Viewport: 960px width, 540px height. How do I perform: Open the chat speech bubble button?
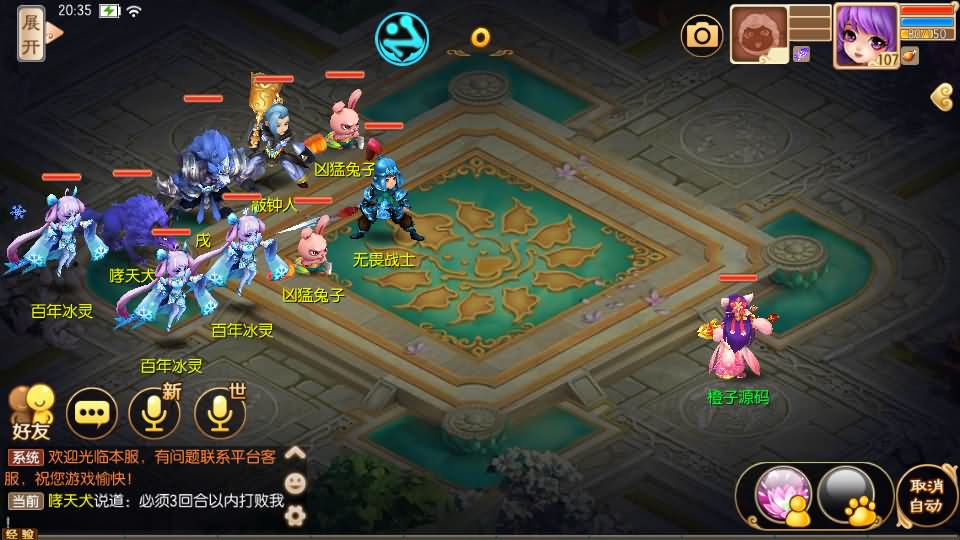(91, 412)
